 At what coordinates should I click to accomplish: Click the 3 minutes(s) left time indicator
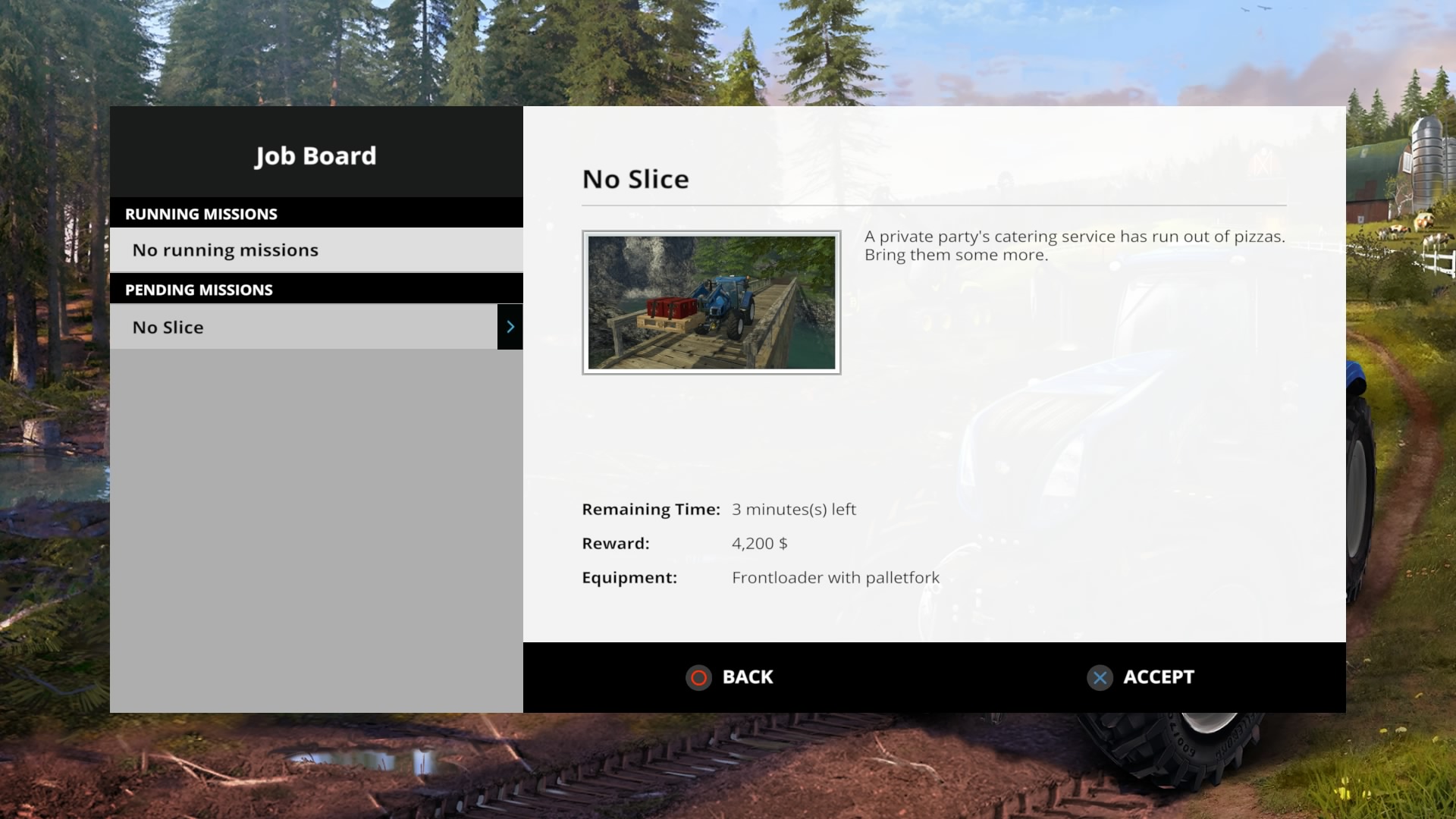pos(793,510)
